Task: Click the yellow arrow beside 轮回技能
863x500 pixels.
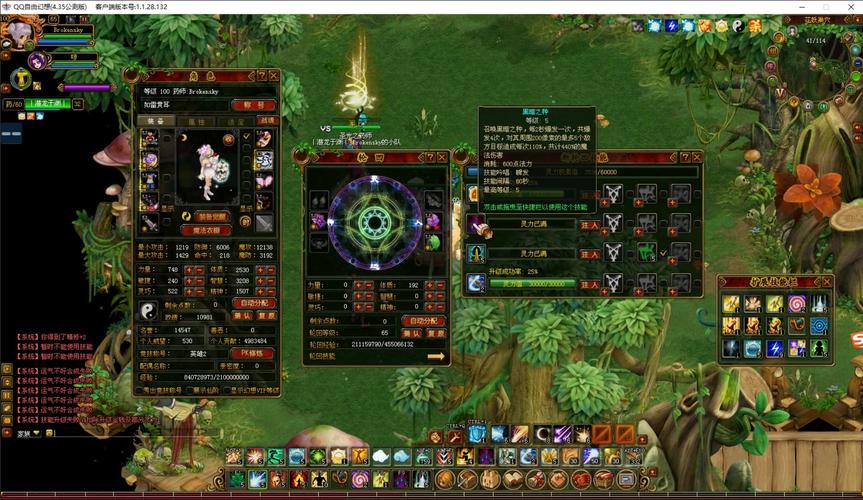Action: (436, 356)
